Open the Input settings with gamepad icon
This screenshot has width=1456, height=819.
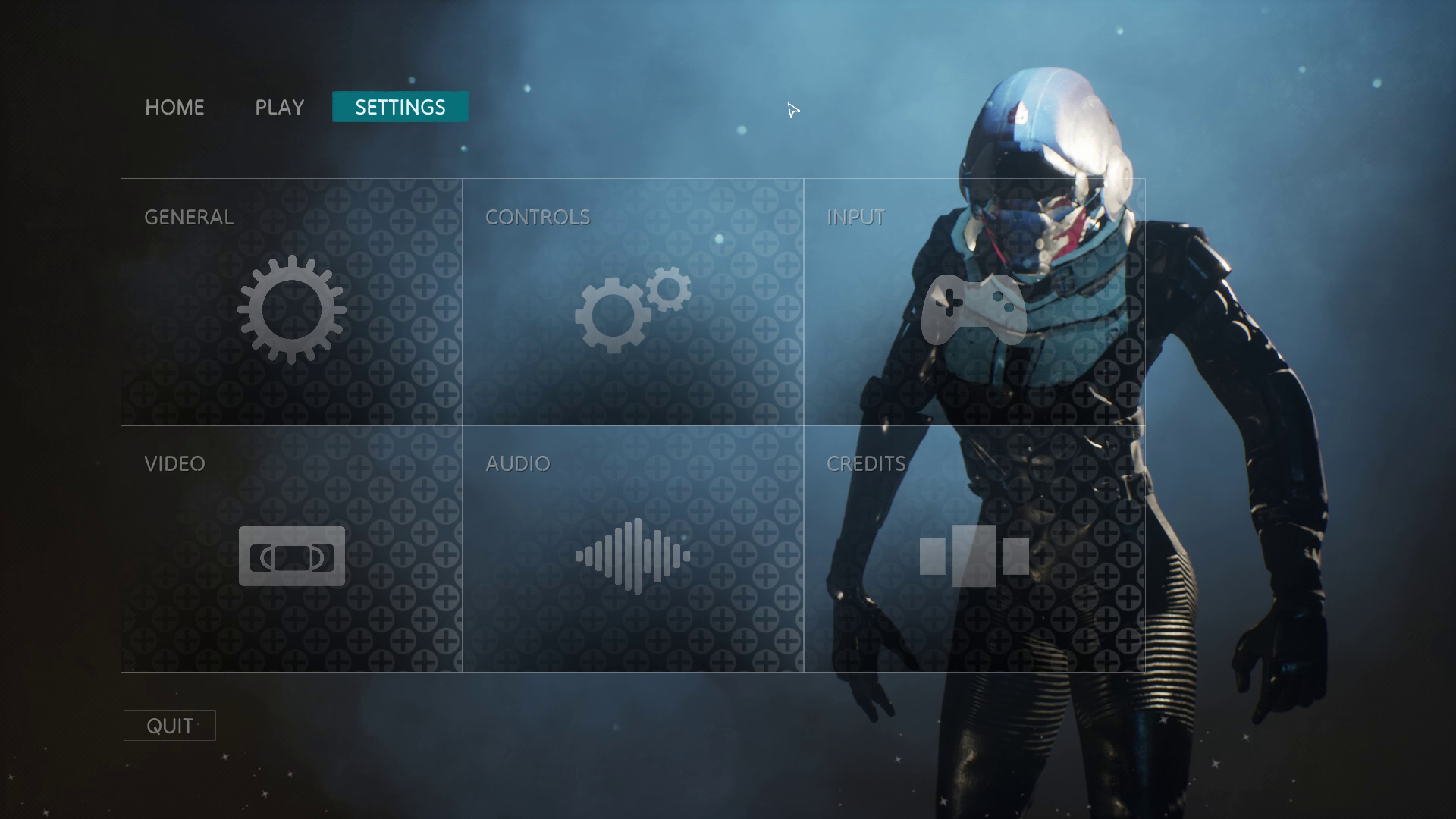974,302
